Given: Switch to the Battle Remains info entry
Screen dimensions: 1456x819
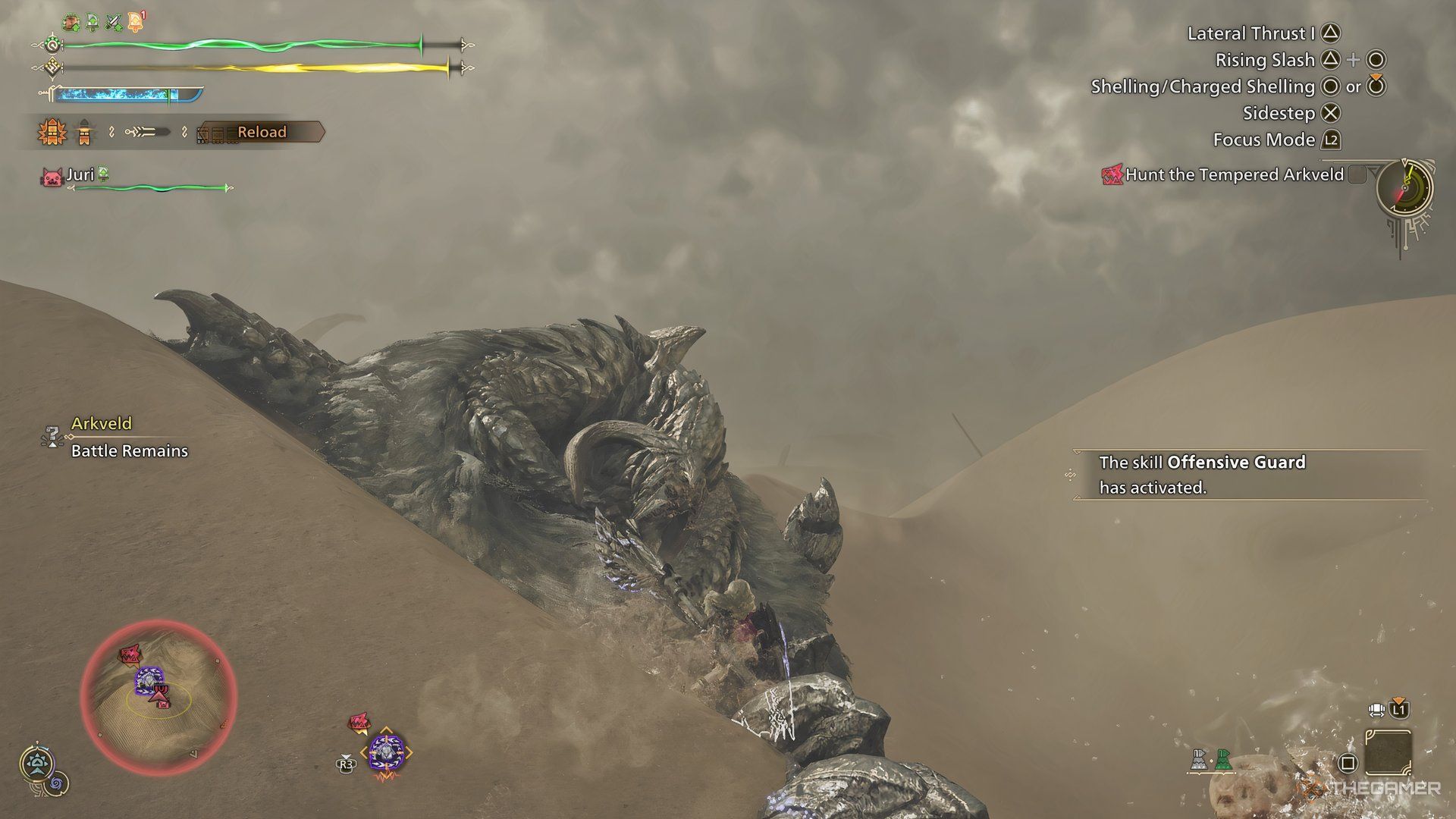Looking at the screenshot, I should [128, 450].
